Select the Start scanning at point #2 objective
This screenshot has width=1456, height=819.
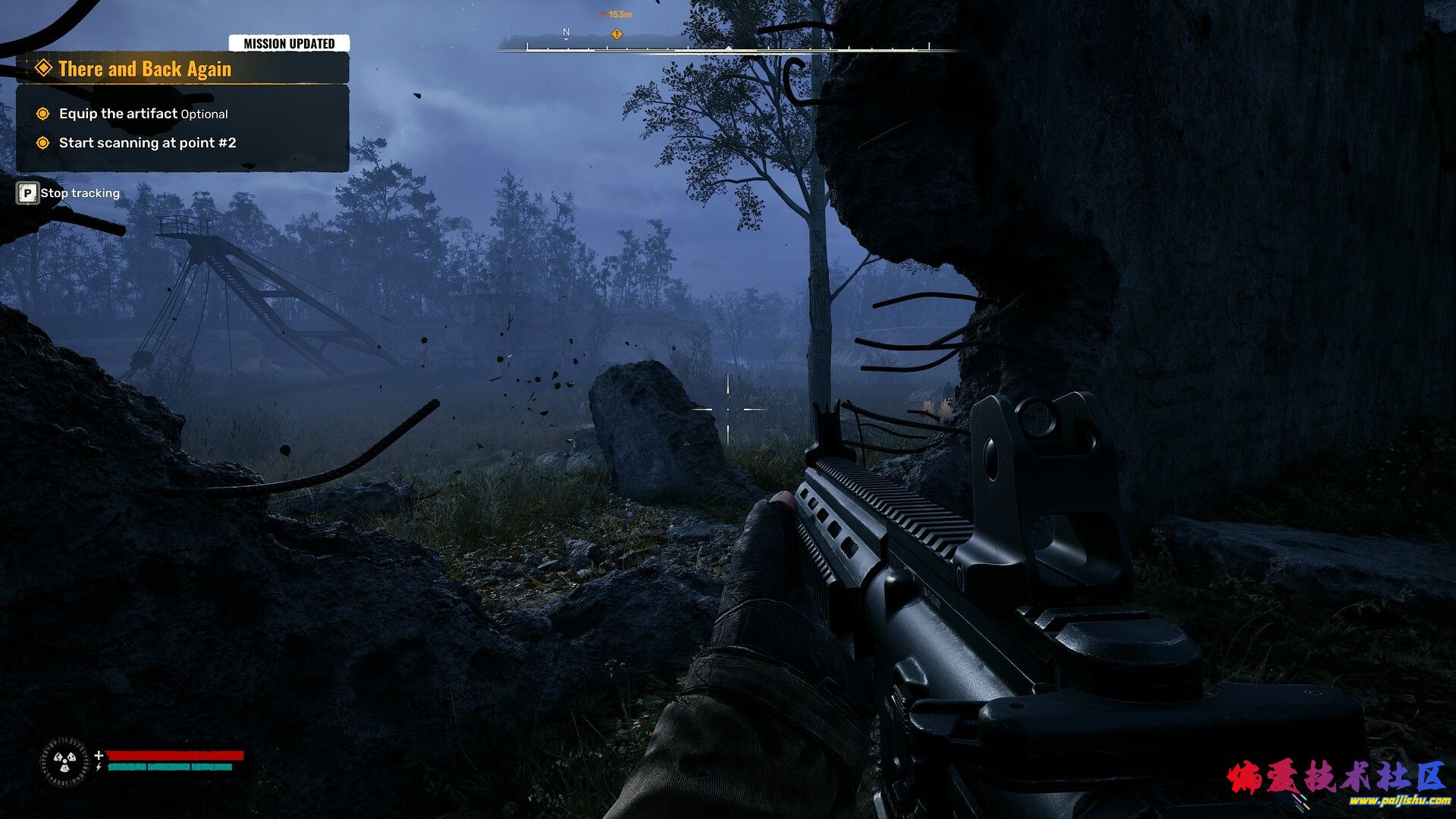pyautogui.click(x=147, y=143)
